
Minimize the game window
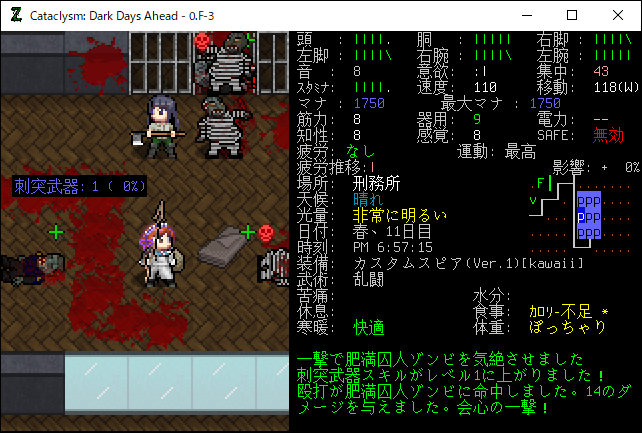tap(525, 15)
